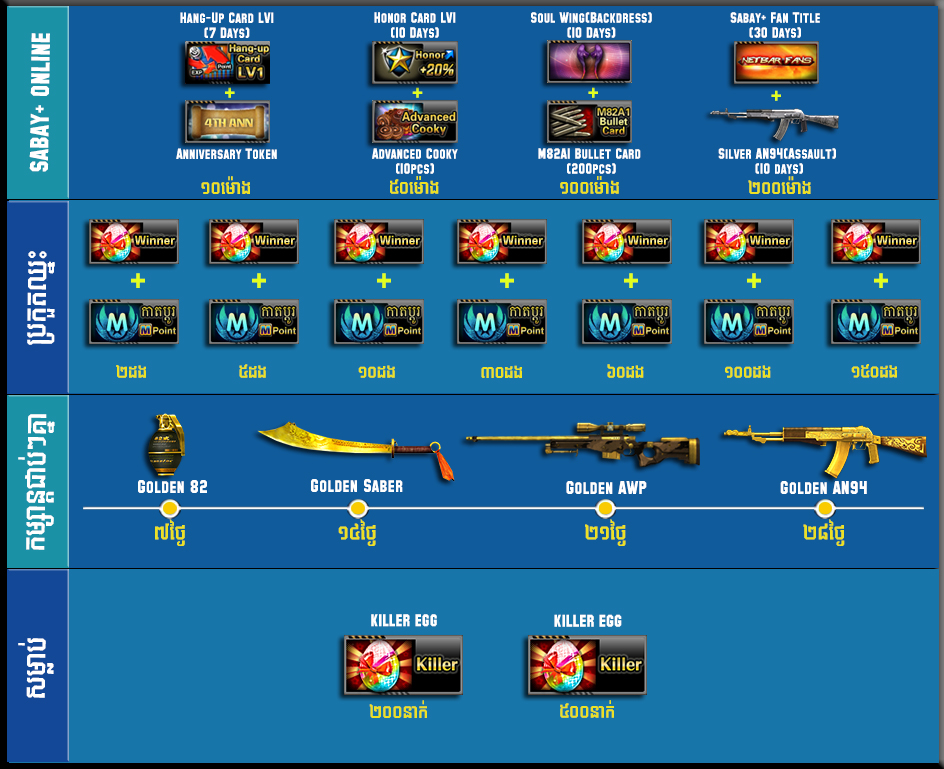The height and width of the screenshot is (769, 944).
Task: Click the Silver AN94 assault rifle
Action: 775,125
